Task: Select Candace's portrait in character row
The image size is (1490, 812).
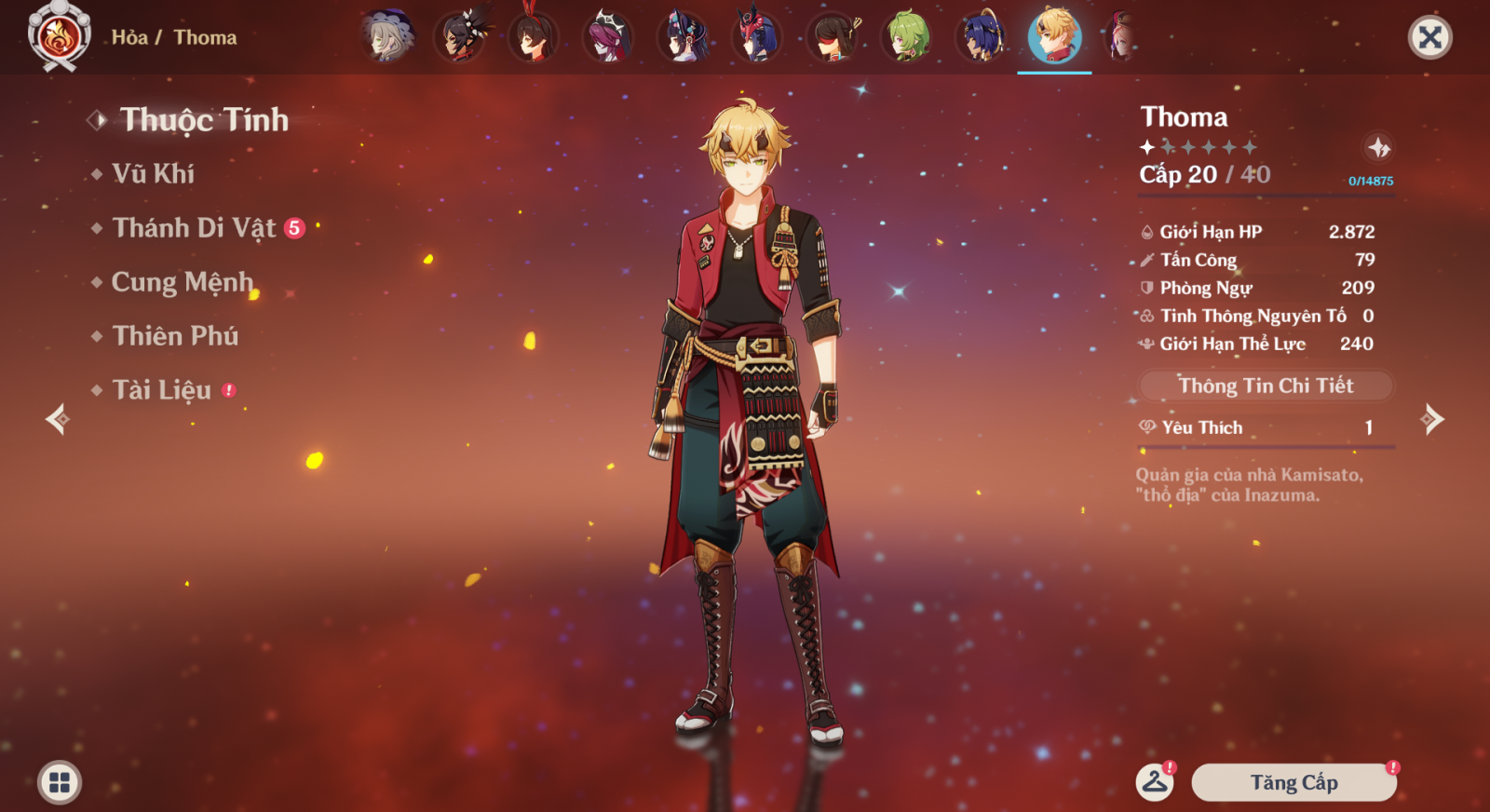Action: tap(980, 37)
